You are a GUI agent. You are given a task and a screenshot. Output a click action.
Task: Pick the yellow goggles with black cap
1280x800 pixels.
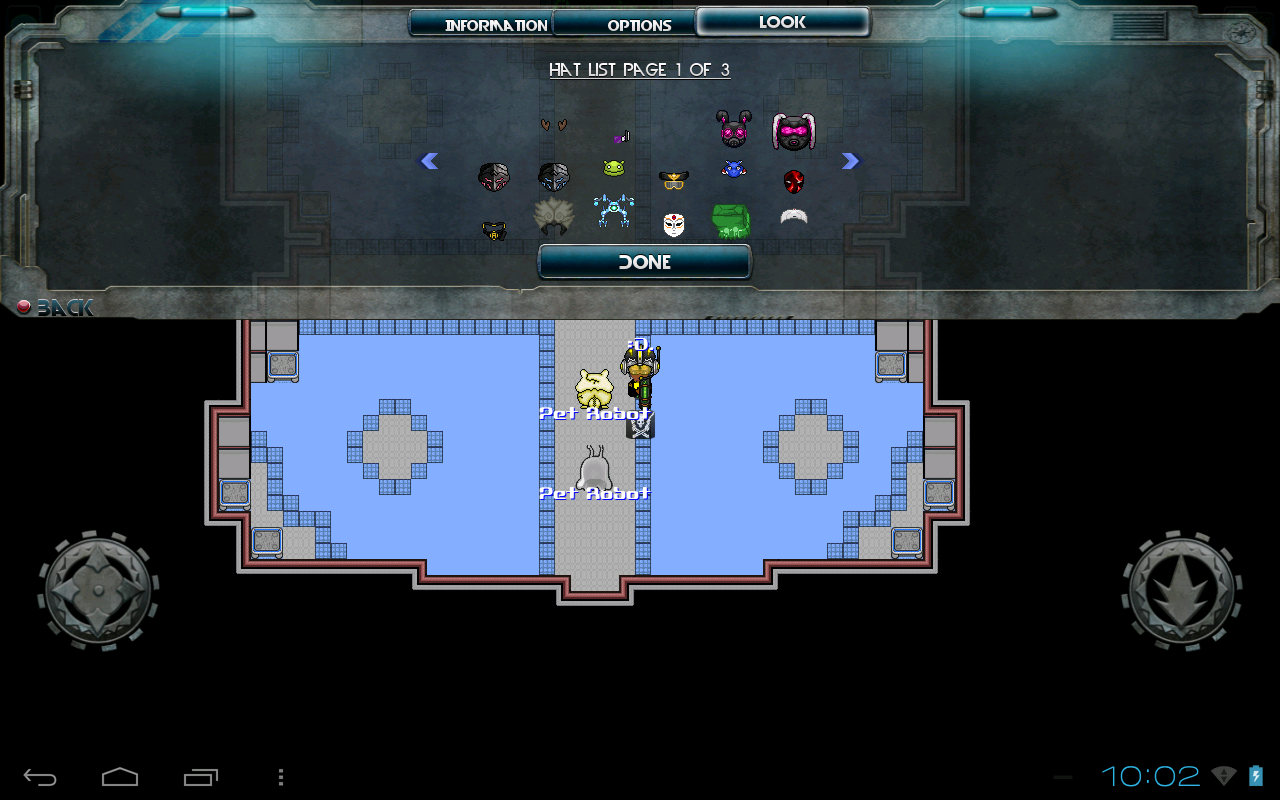tap(673, 180)
